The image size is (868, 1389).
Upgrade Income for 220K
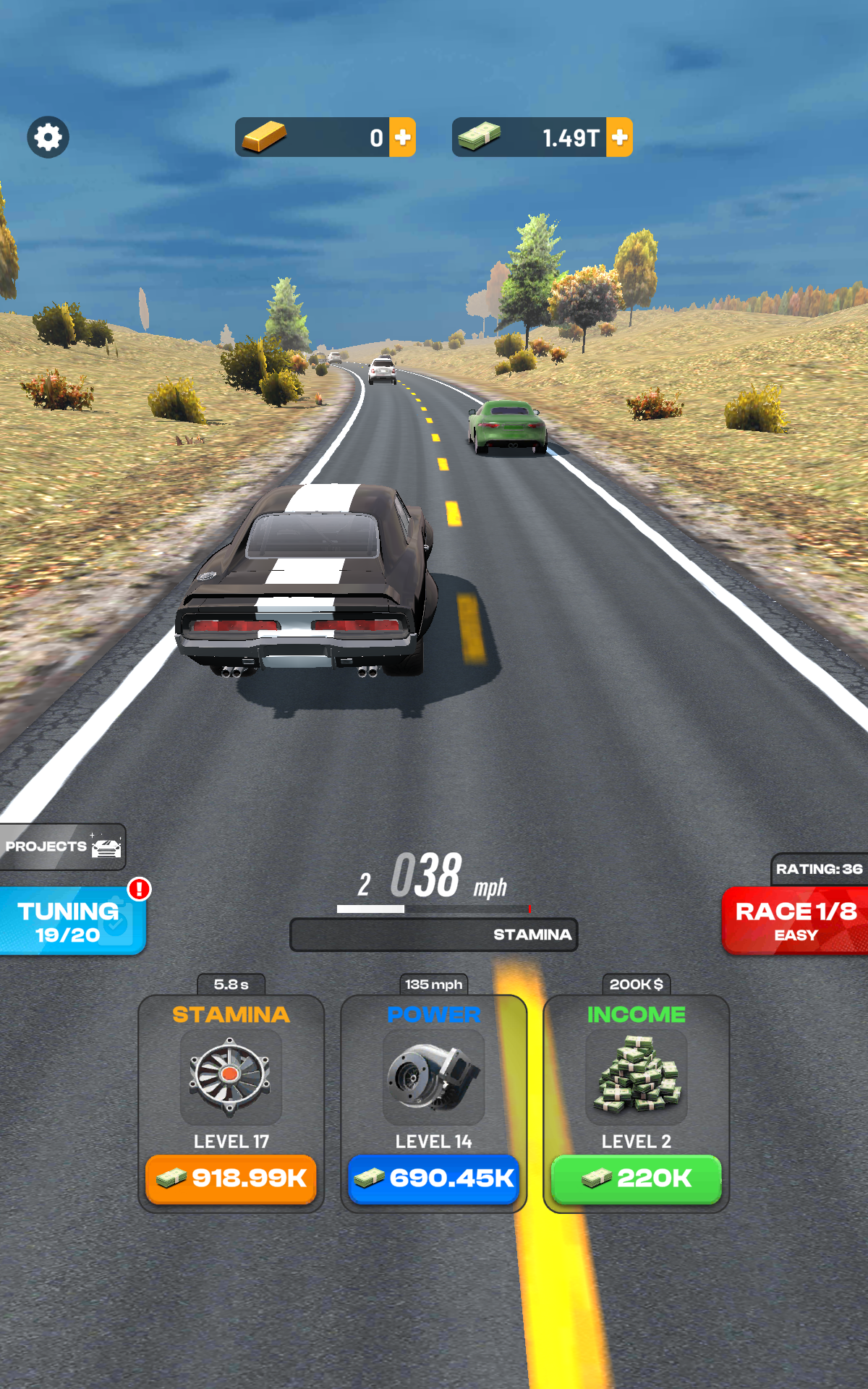click(x=637, y=1178)
